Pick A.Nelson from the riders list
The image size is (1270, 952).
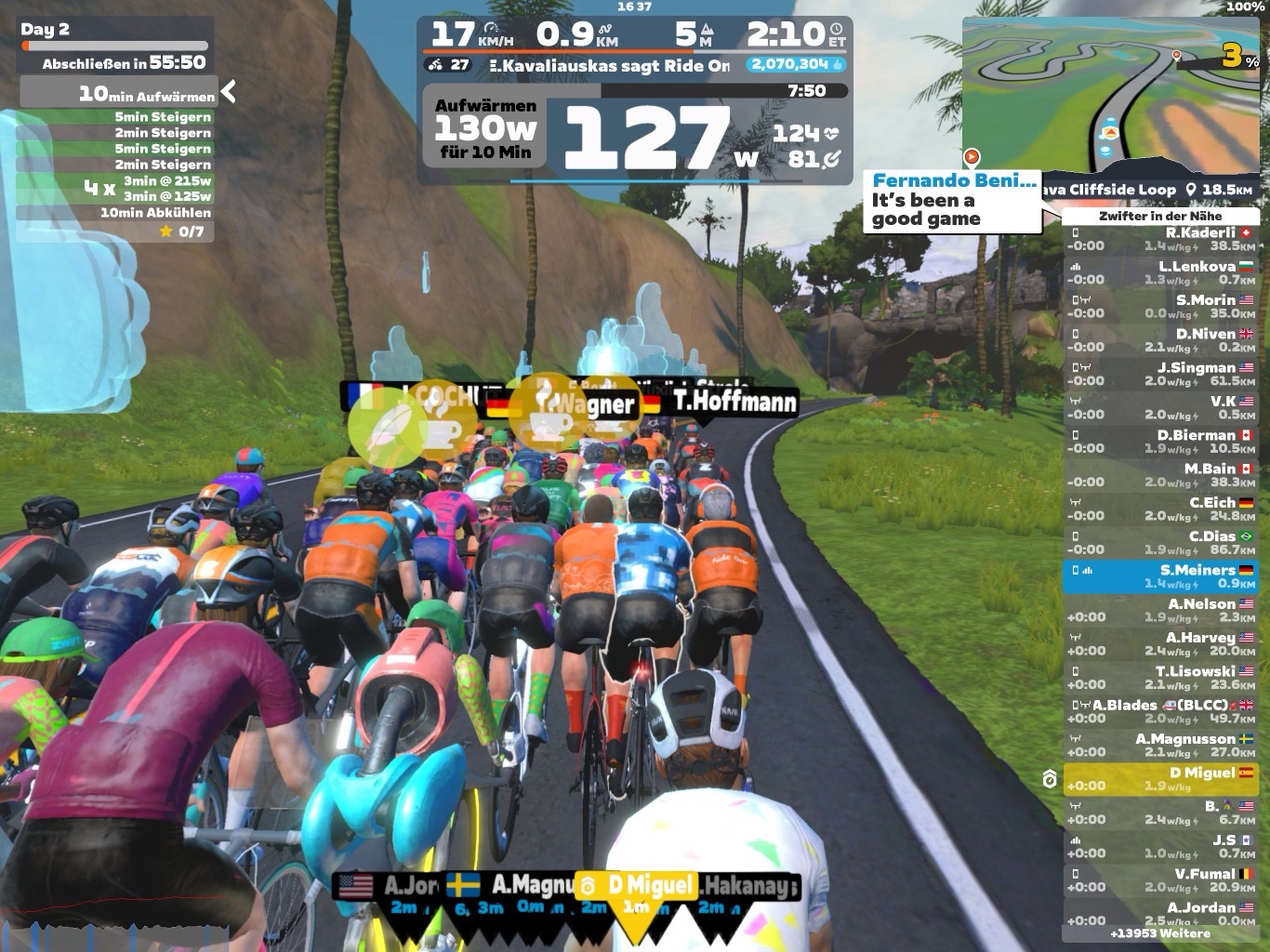[1160, 610]
